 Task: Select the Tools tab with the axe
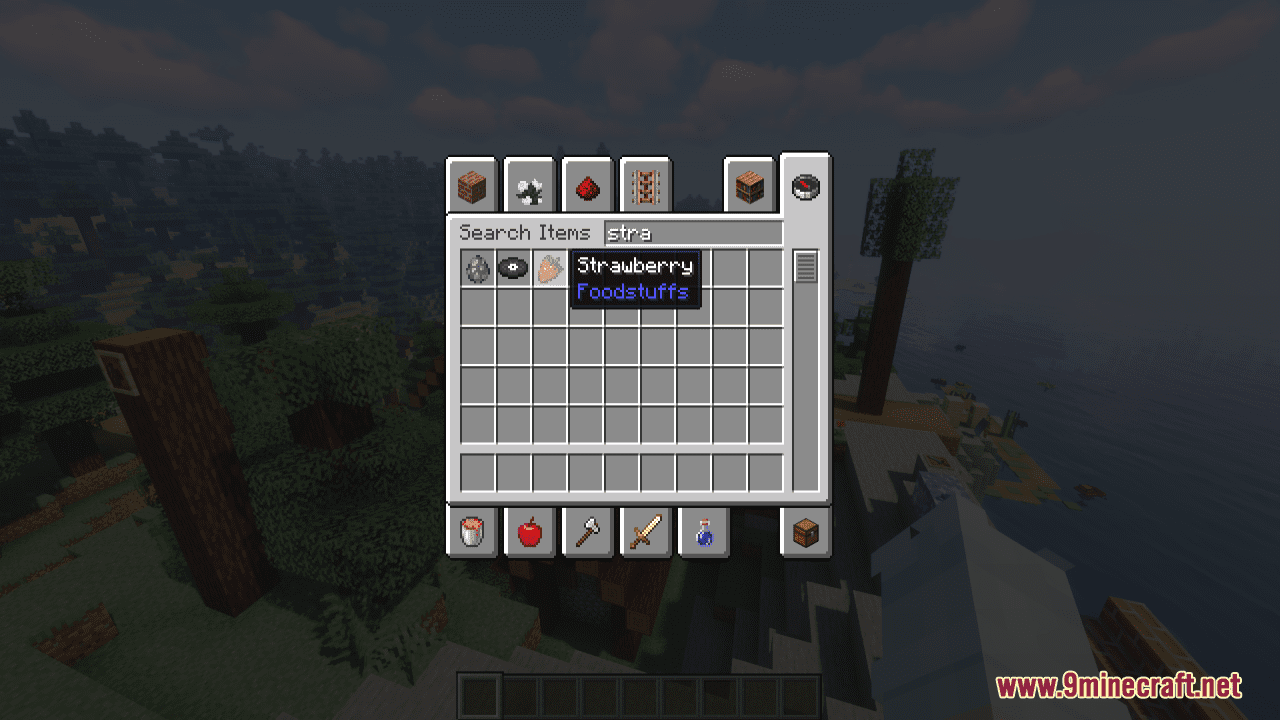point(587,532)
